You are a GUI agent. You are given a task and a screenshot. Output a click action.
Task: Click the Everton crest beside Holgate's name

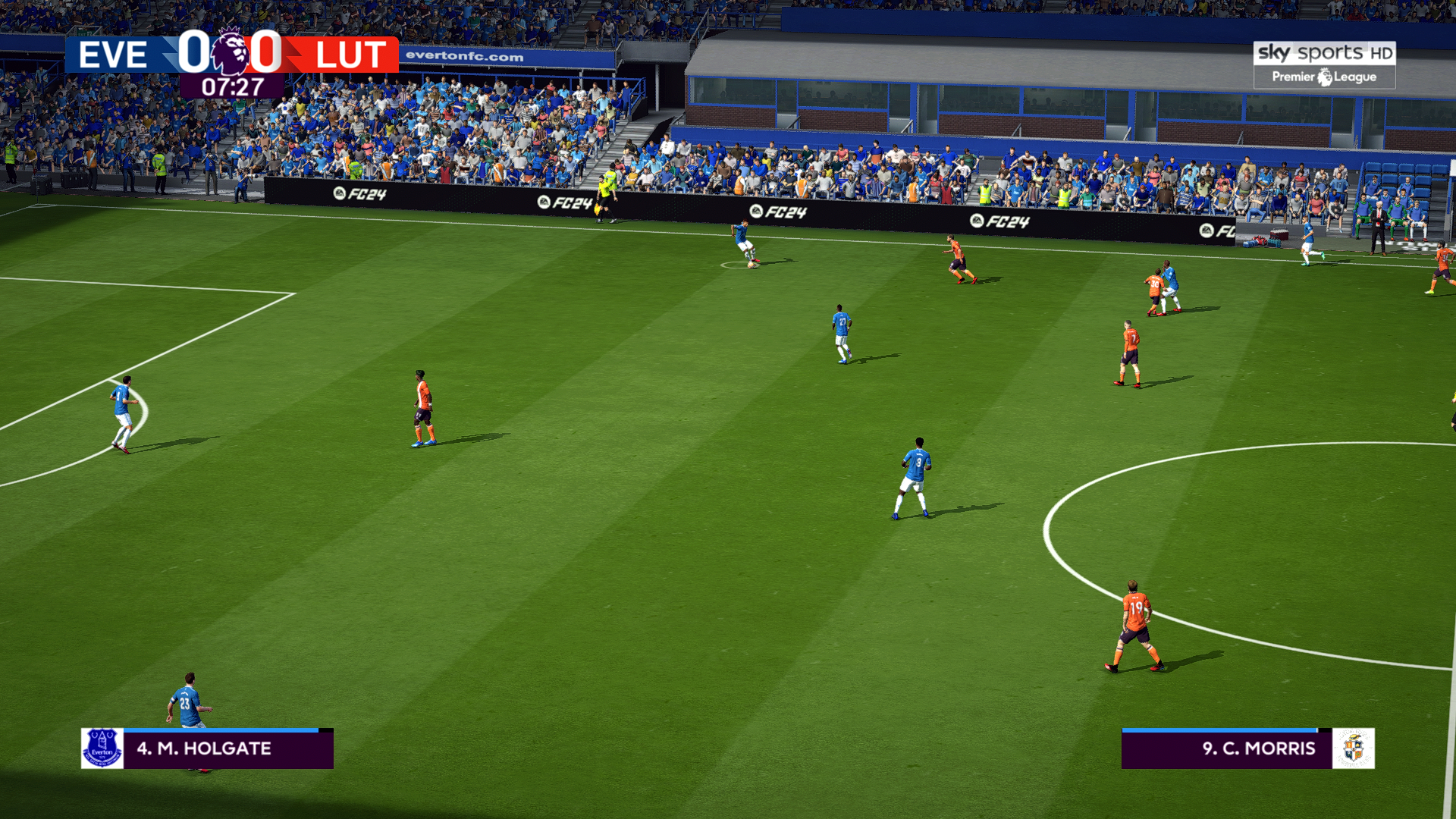click(102, 748)
